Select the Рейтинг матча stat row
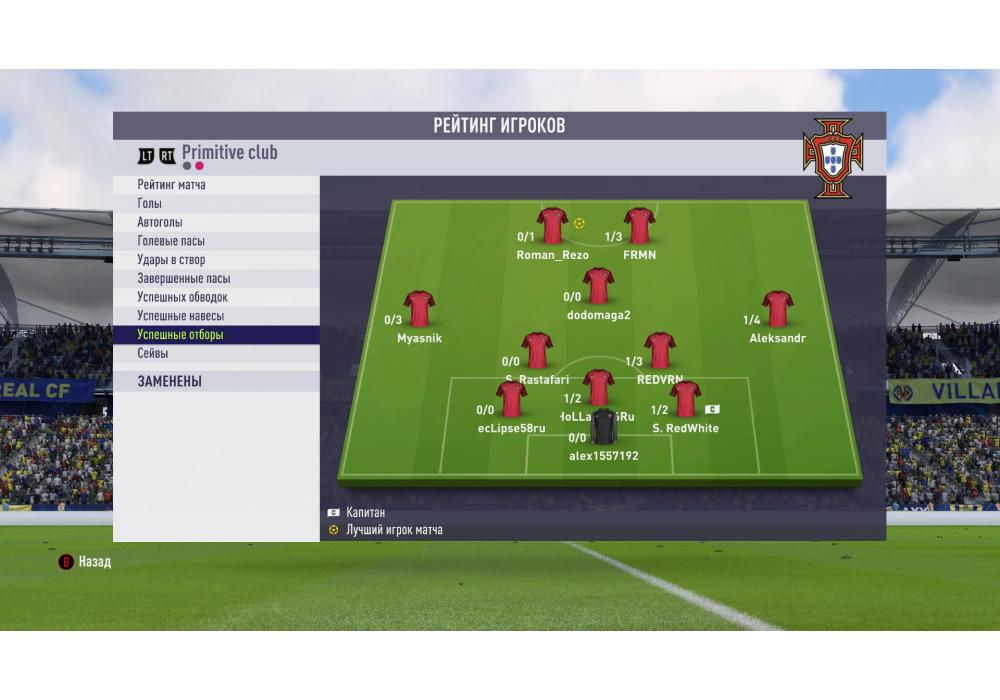This screenshot has width=1000, height=700. coord(216,185)
